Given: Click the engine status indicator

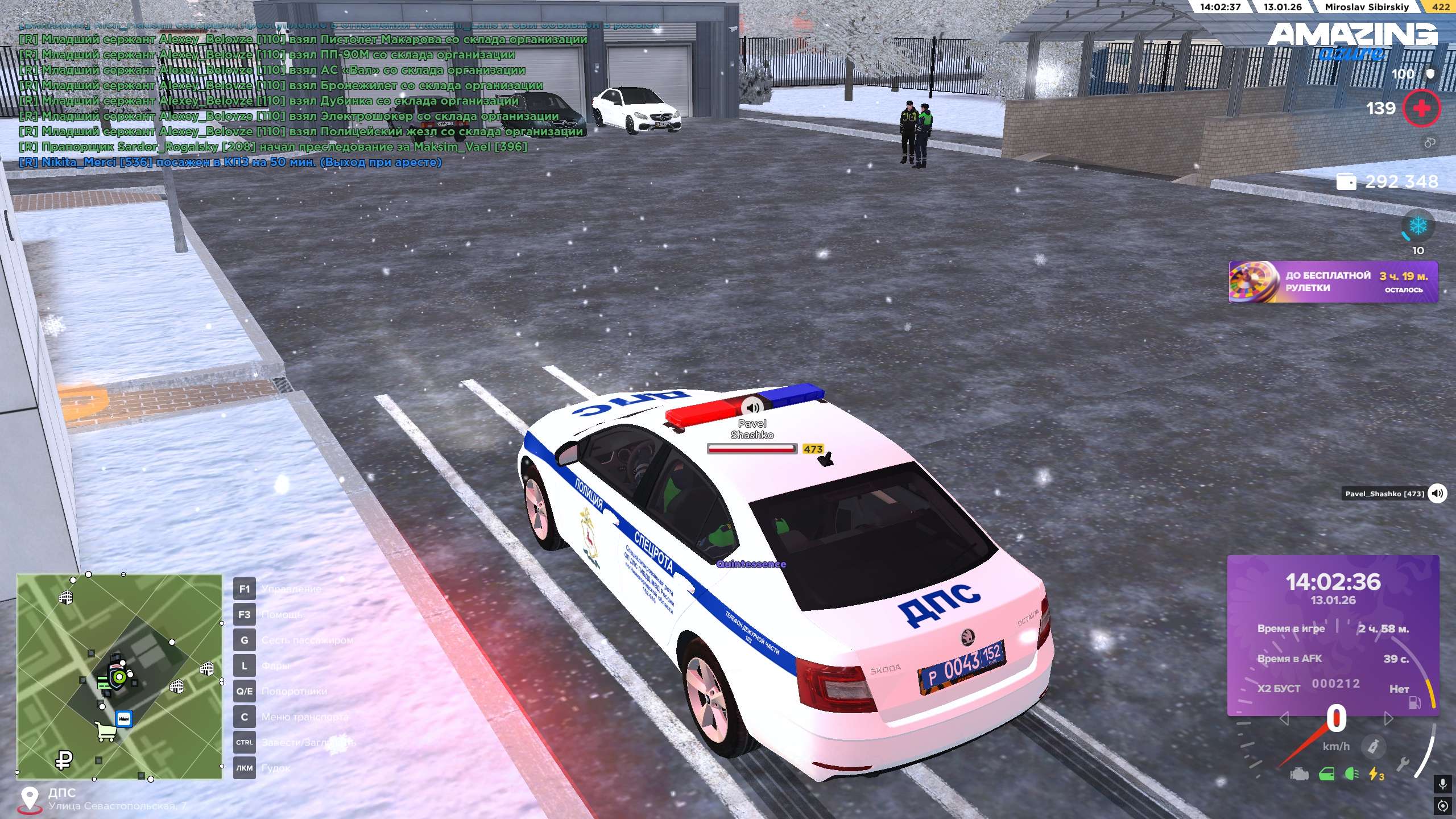Looking at the screenshot, I should click(1299, 775).
